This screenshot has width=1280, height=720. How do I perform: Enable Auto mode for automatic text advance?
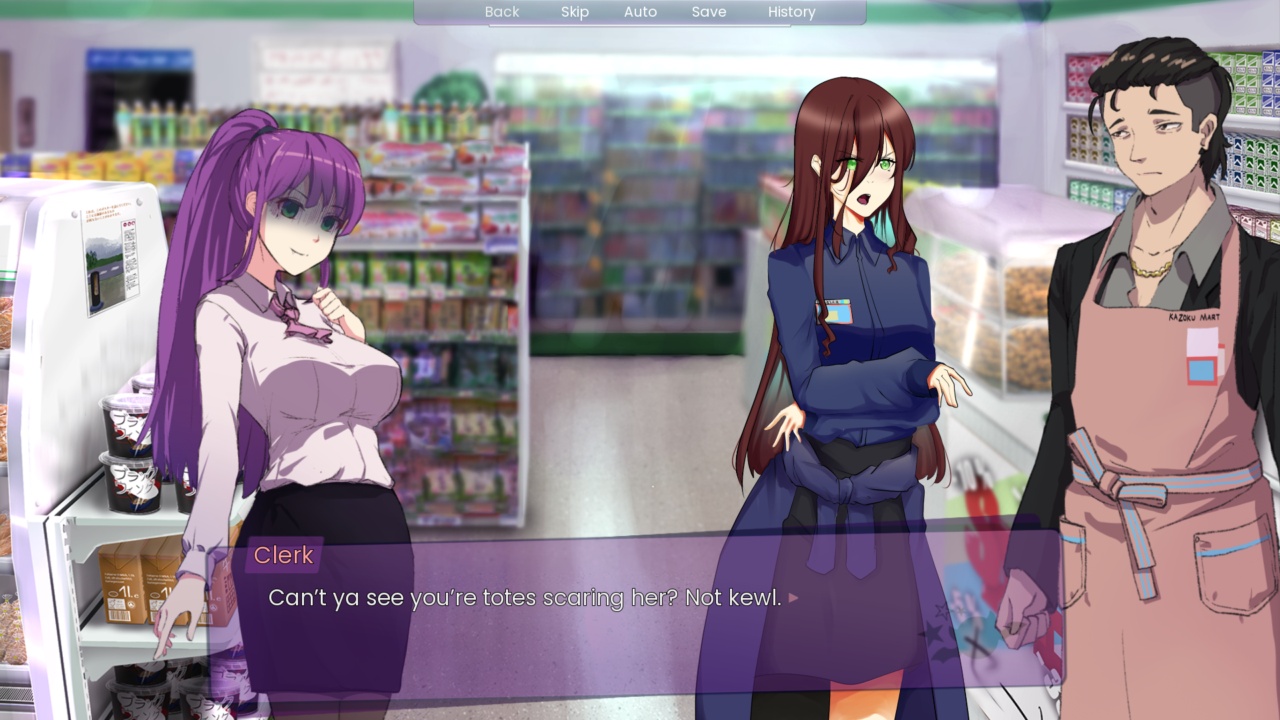coord(640,11)
